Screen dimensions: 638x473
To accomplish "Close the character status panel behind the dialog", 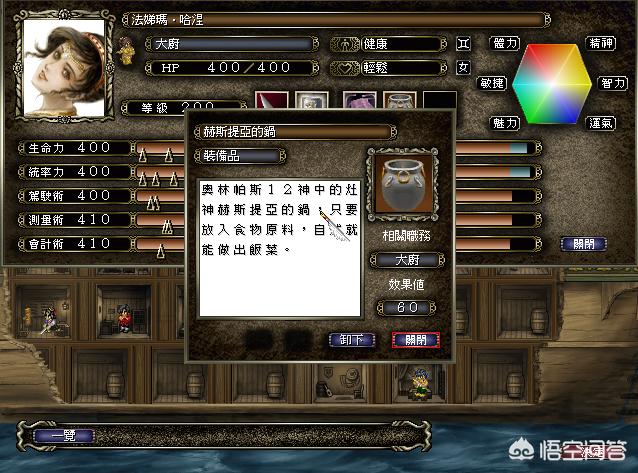I will pyautogui.click(x=579, y=243).
